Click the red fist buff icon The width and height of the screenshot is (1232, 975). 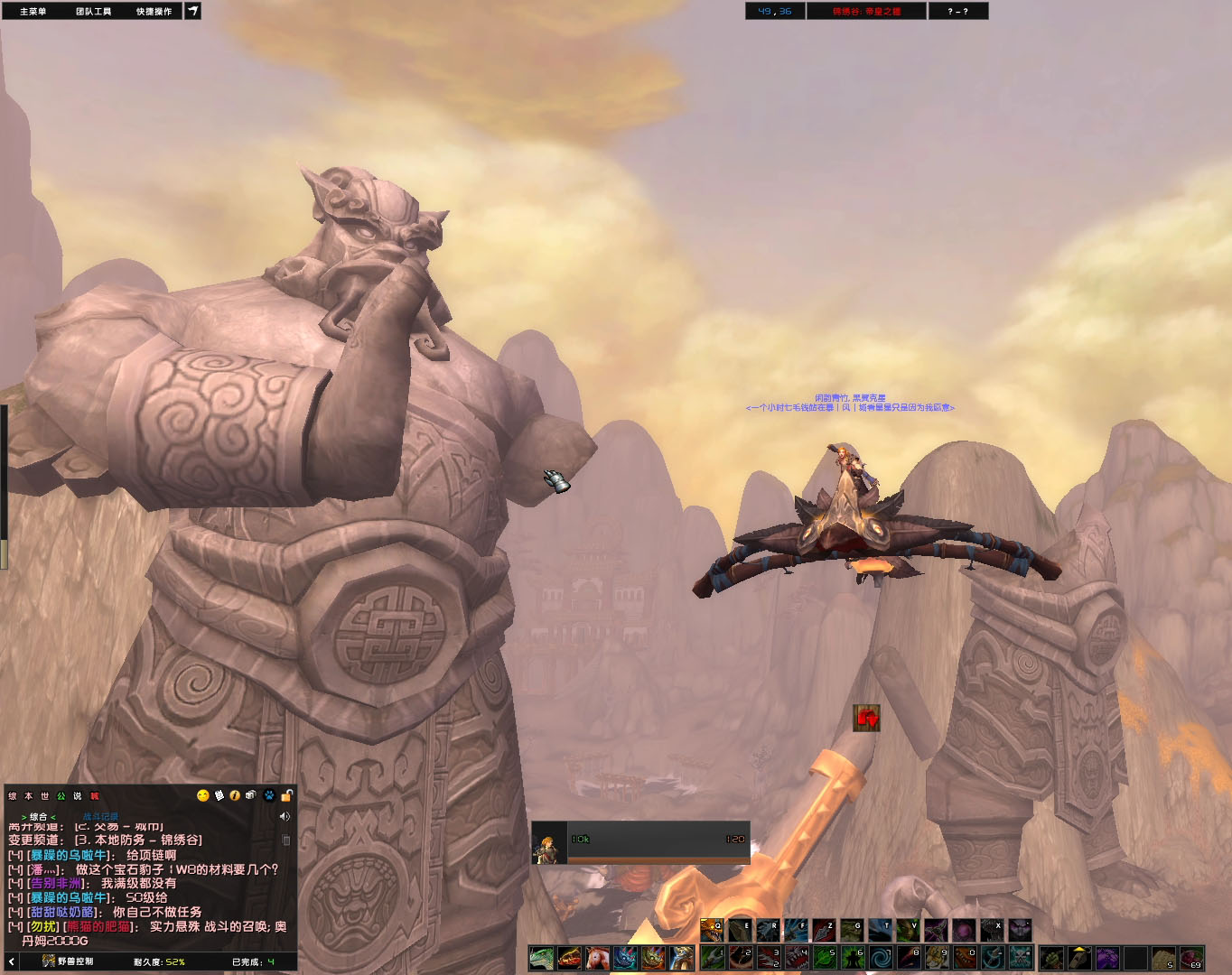pyautogui.click(x=866, y=718)
